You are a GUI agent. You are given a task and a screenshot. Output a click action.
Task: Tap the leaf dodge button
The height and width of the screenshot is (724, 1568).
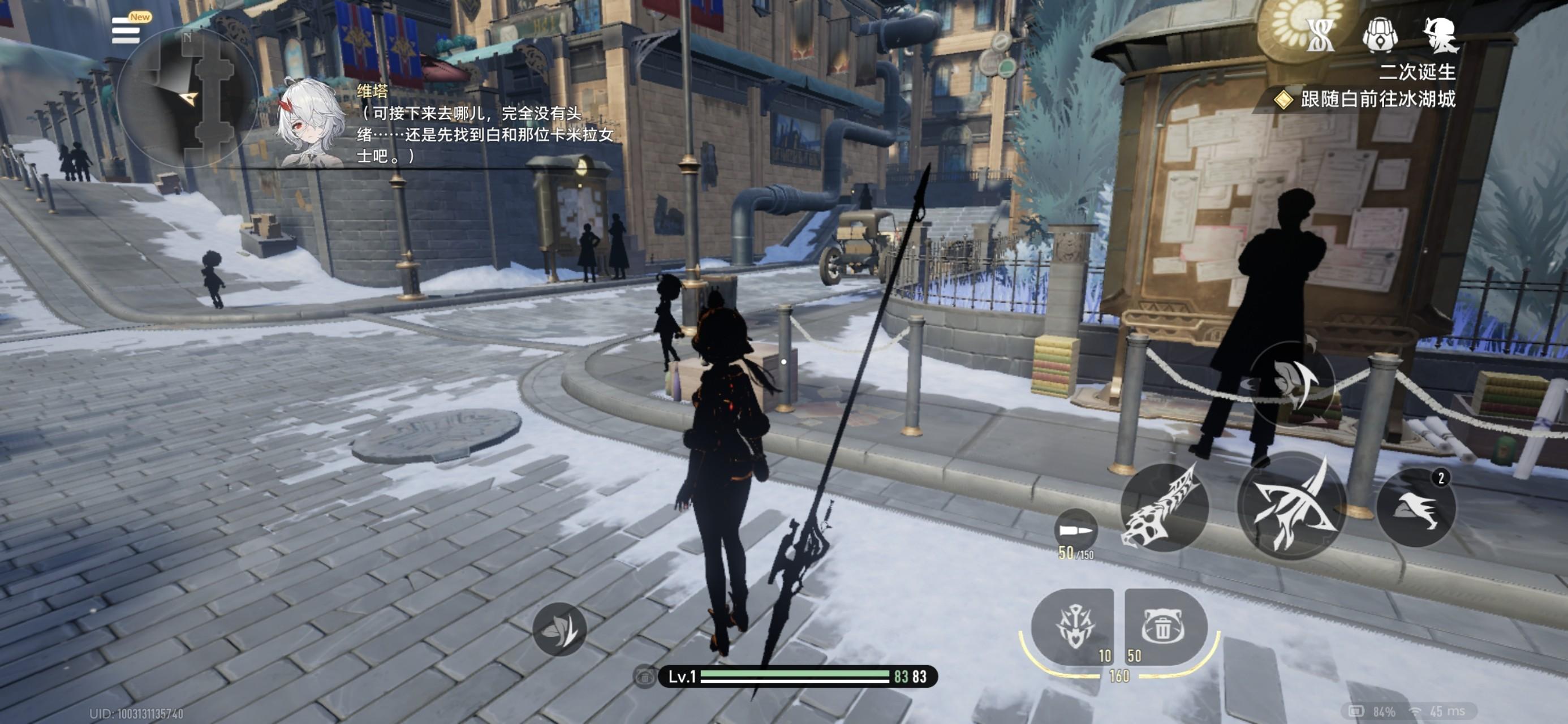(559, 629)
